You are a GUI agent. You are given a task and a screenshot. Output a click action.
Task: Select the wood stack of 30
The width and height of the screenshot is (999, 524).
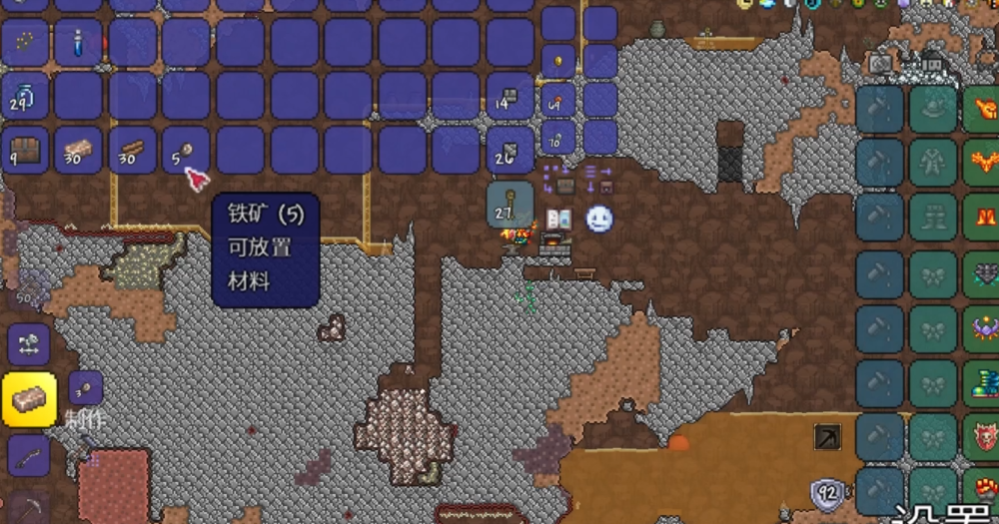coord(132,150)
